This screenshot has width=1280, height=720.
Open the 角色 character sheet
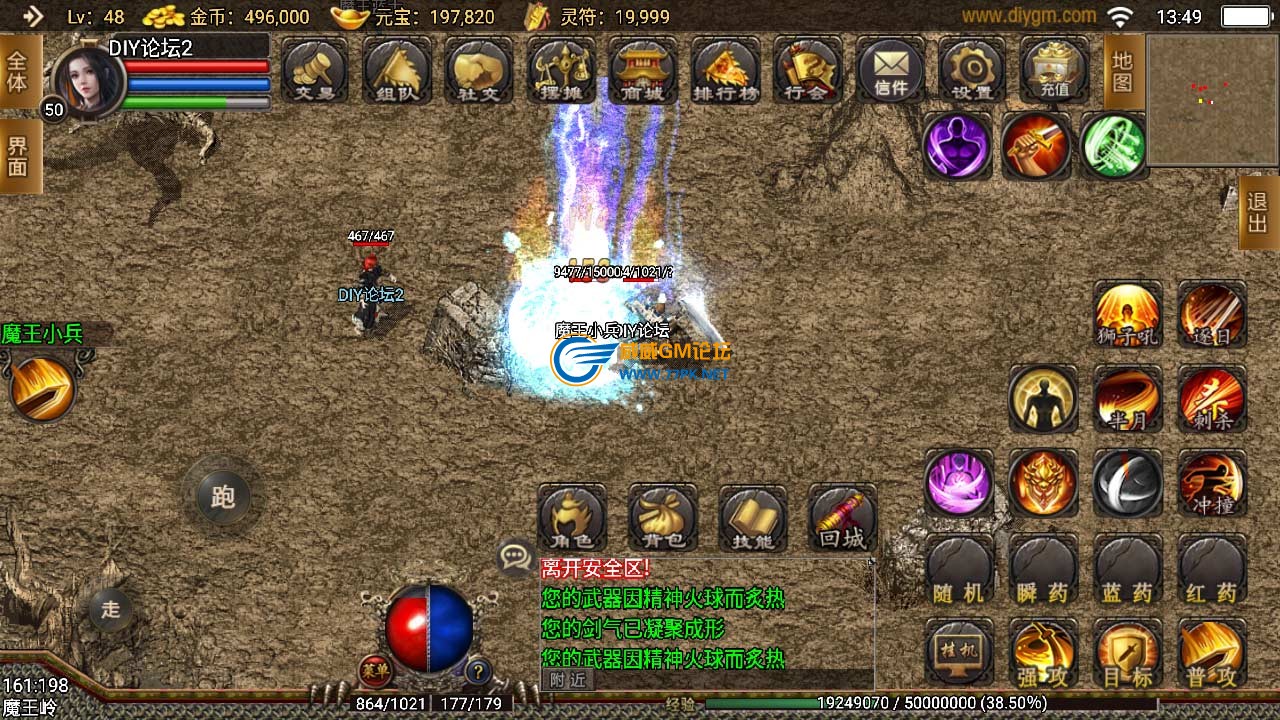572,518
